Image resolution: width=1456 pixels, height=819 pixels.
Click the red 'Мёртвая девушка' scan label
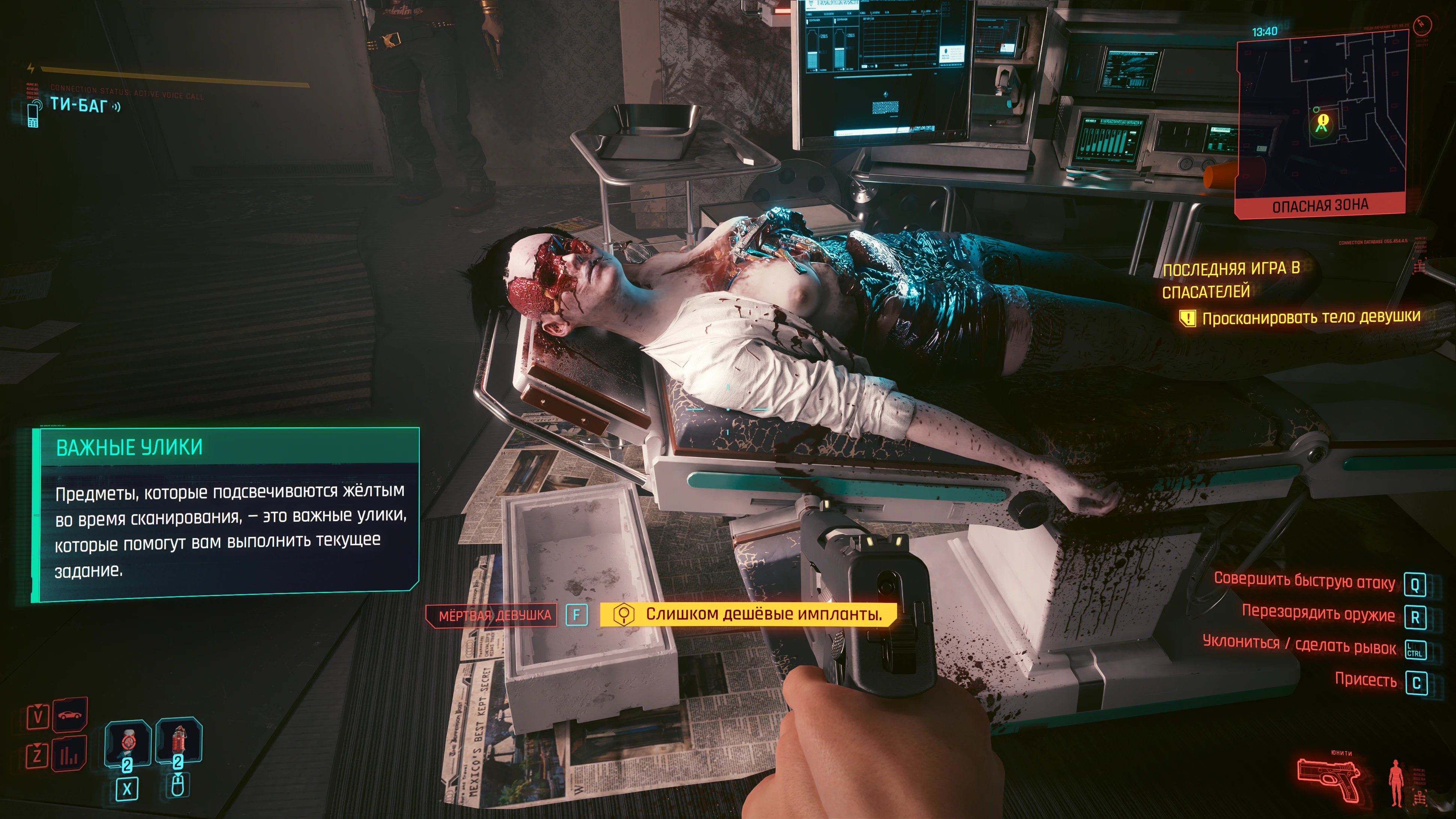coord(494,615)
